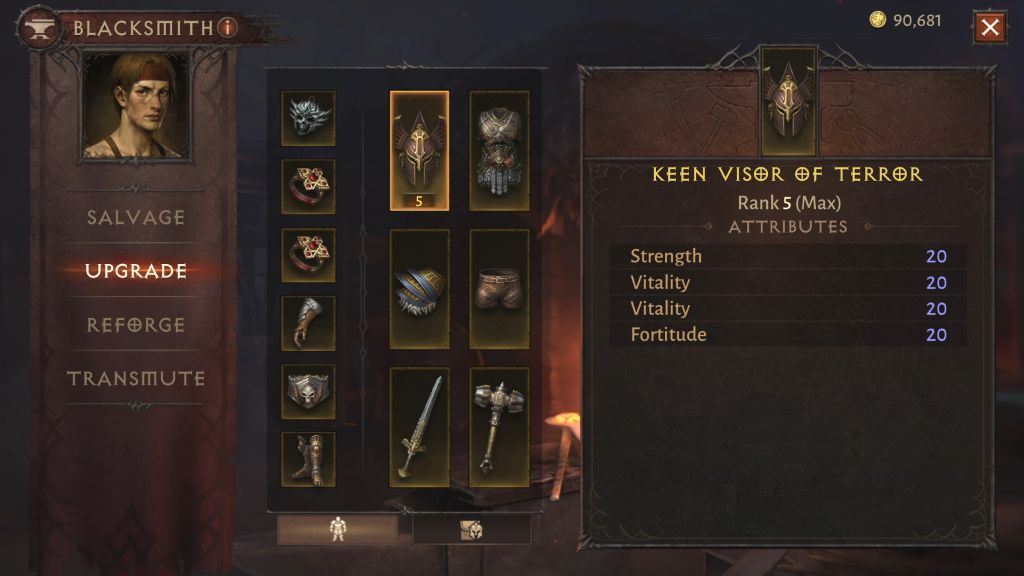
Task: Close the Blacksmith window
Action: tap(990, 27)
